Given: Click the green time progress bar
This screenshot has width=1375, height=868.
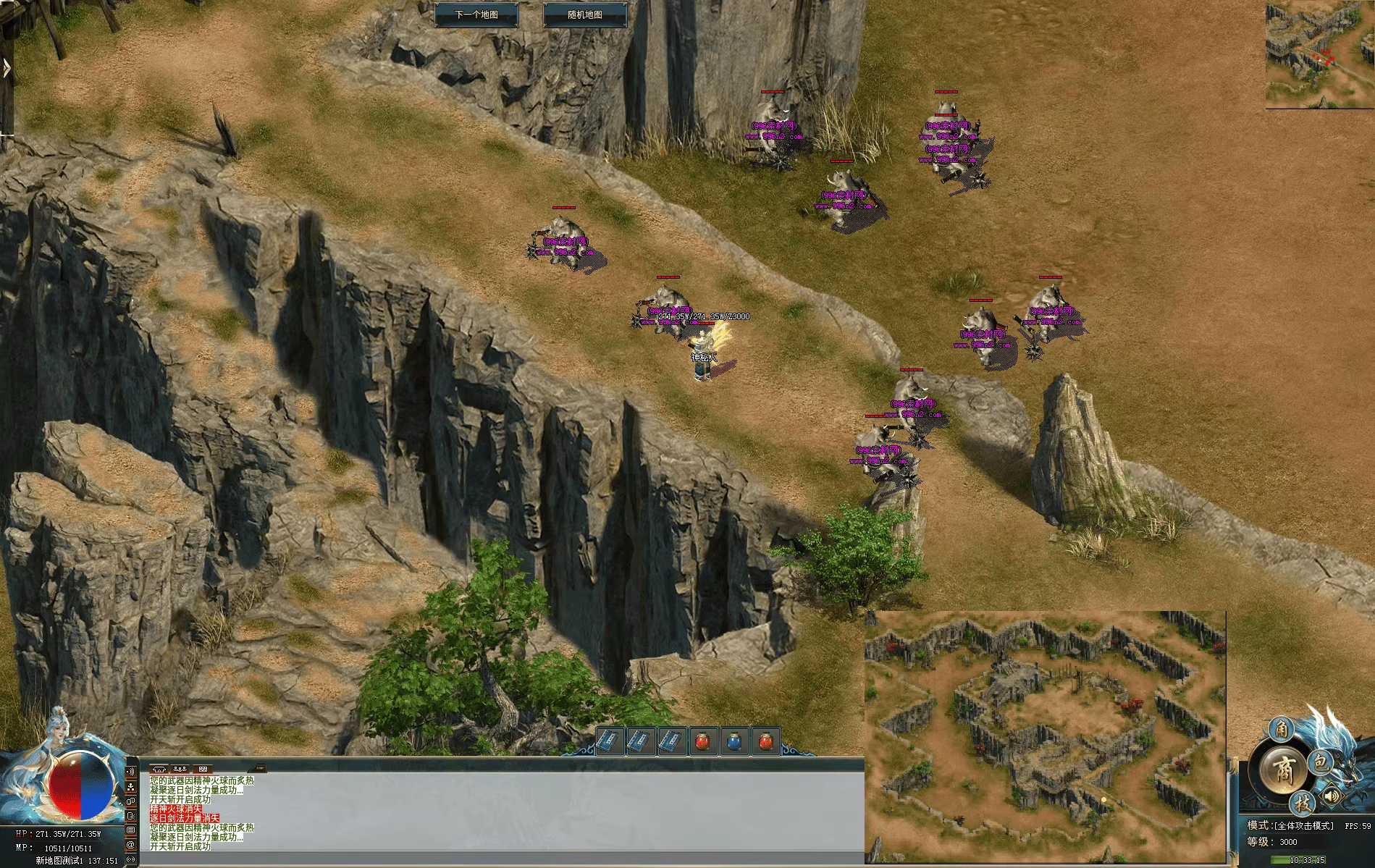Looking at the screenshot, I should 1279,861.
